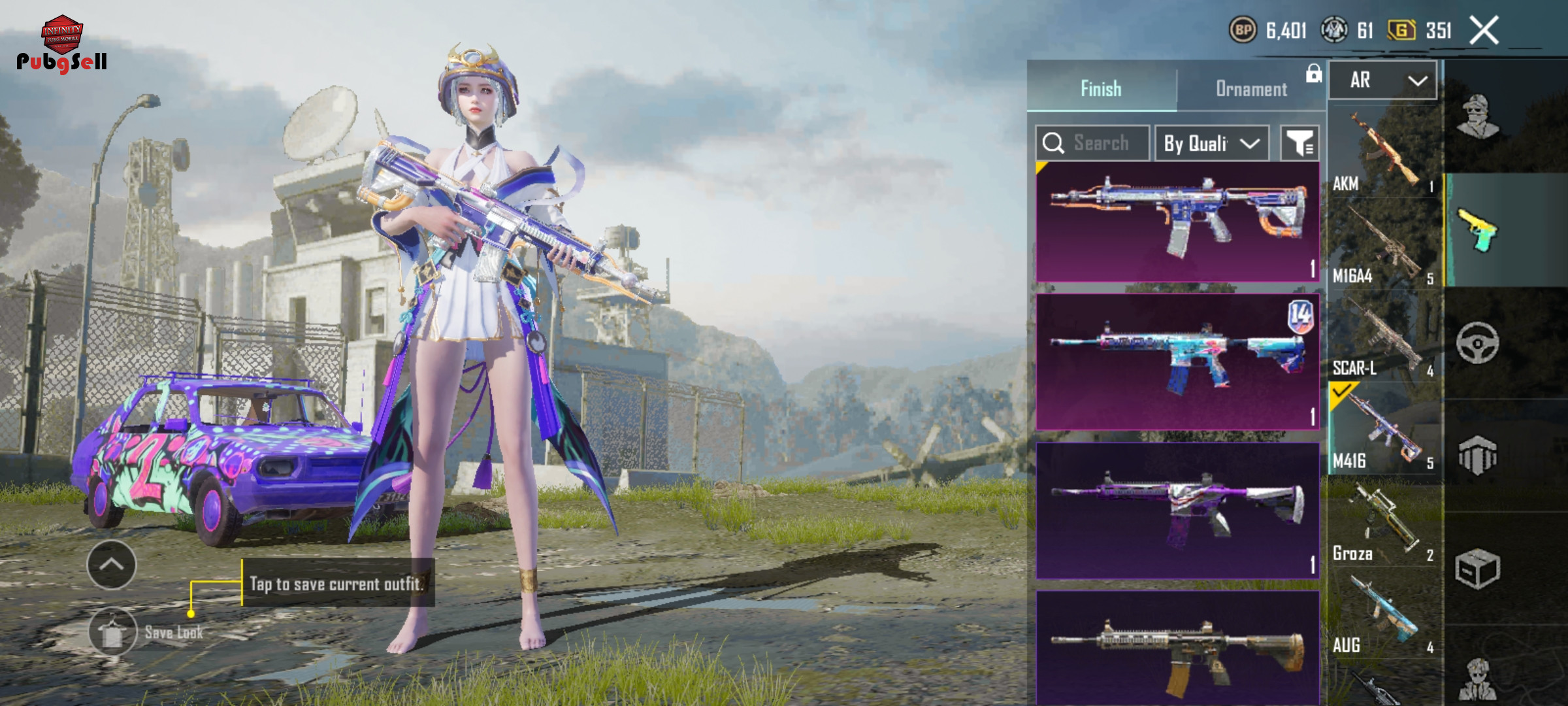Choose the orange-stock white M416 skin
1568x706 pixels.
coord(1177,222)
